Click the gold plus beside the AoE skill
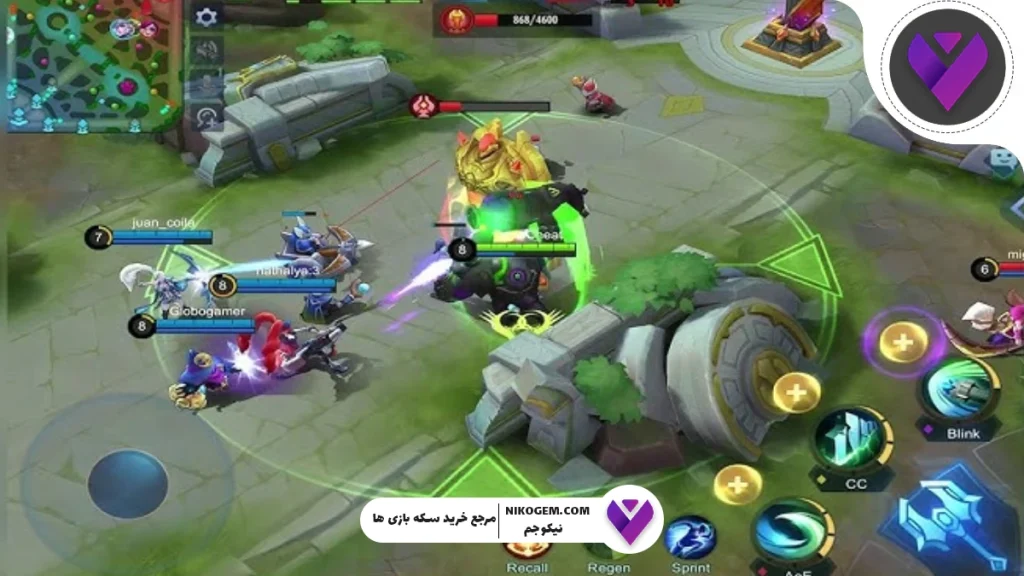The width and height of the screenshot is (1024, 576). (x=737, y=485)
